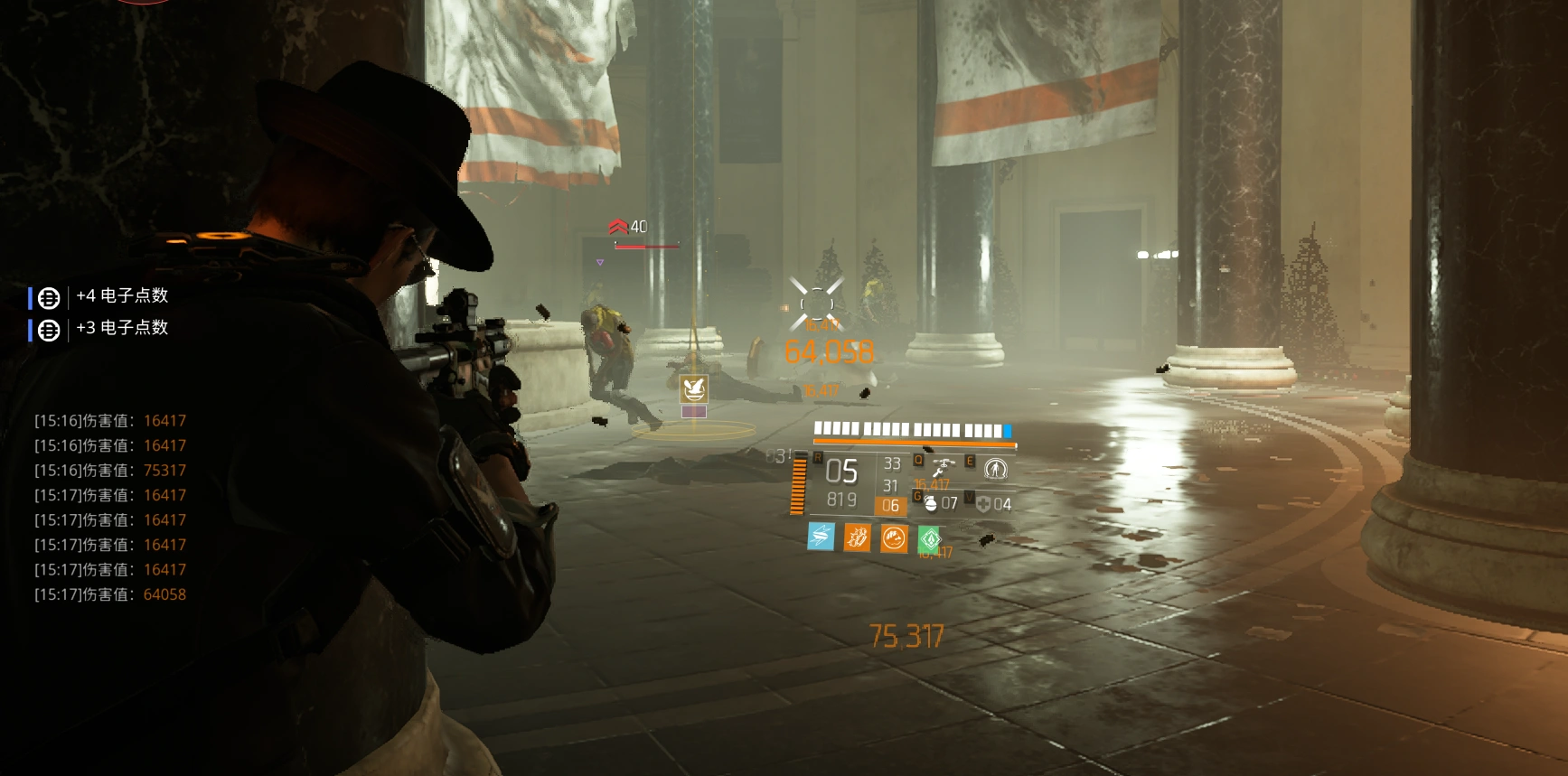
Task: Open the +3 电子点数 notification
Action: pos(121,328)
